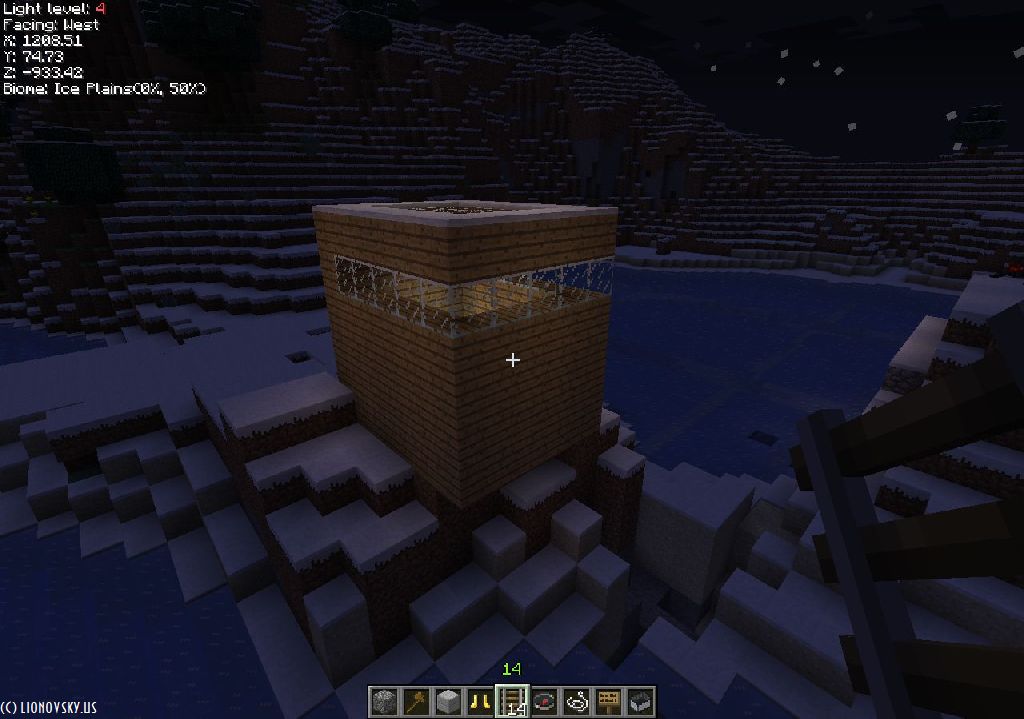This screenshot has width=1024, height=719.
Task: Choose the wooden sign hotbar slot
Action: [x=608, y=701]
